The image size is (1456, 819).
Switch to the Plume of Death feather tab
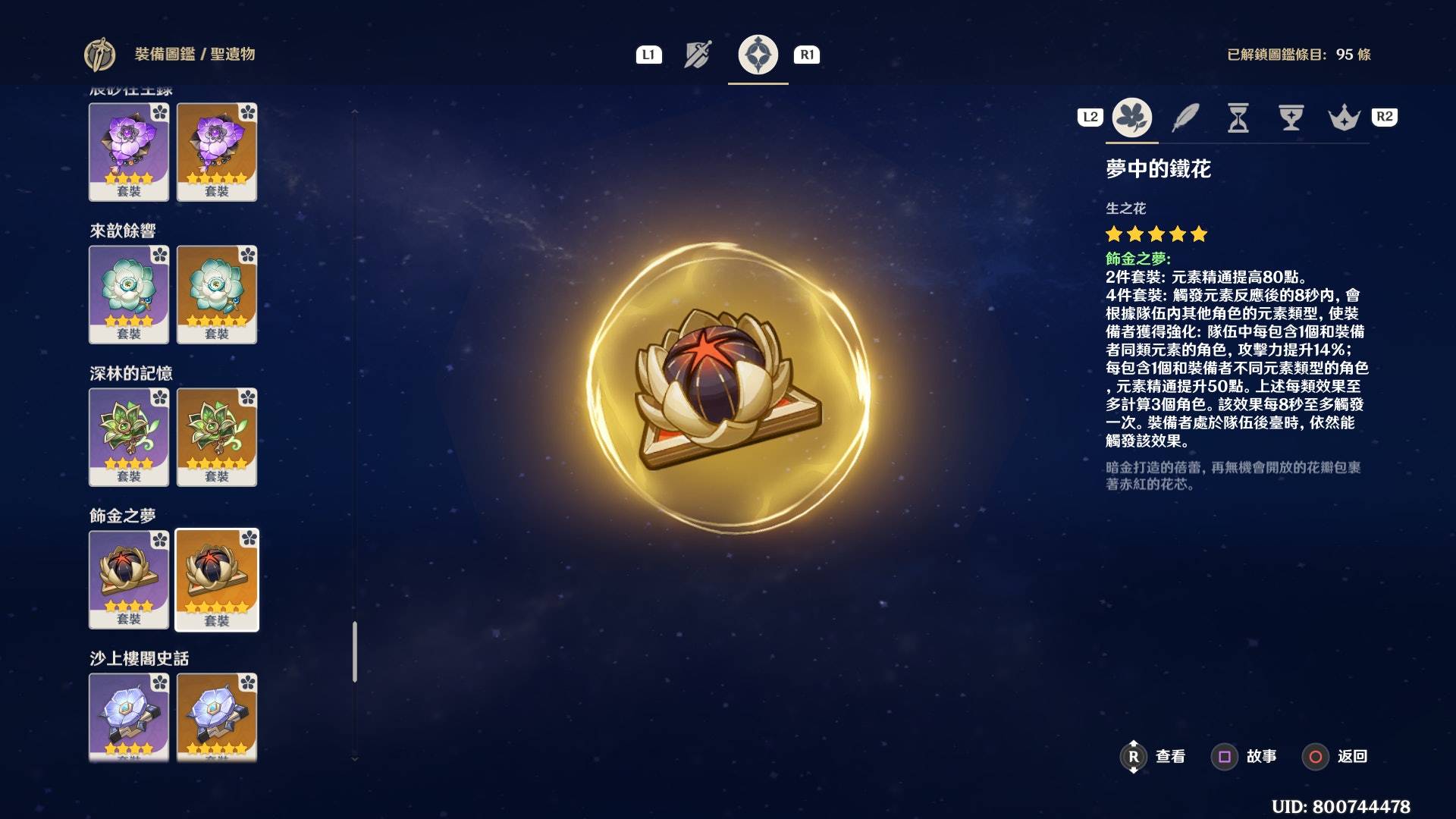point(1185,118)
